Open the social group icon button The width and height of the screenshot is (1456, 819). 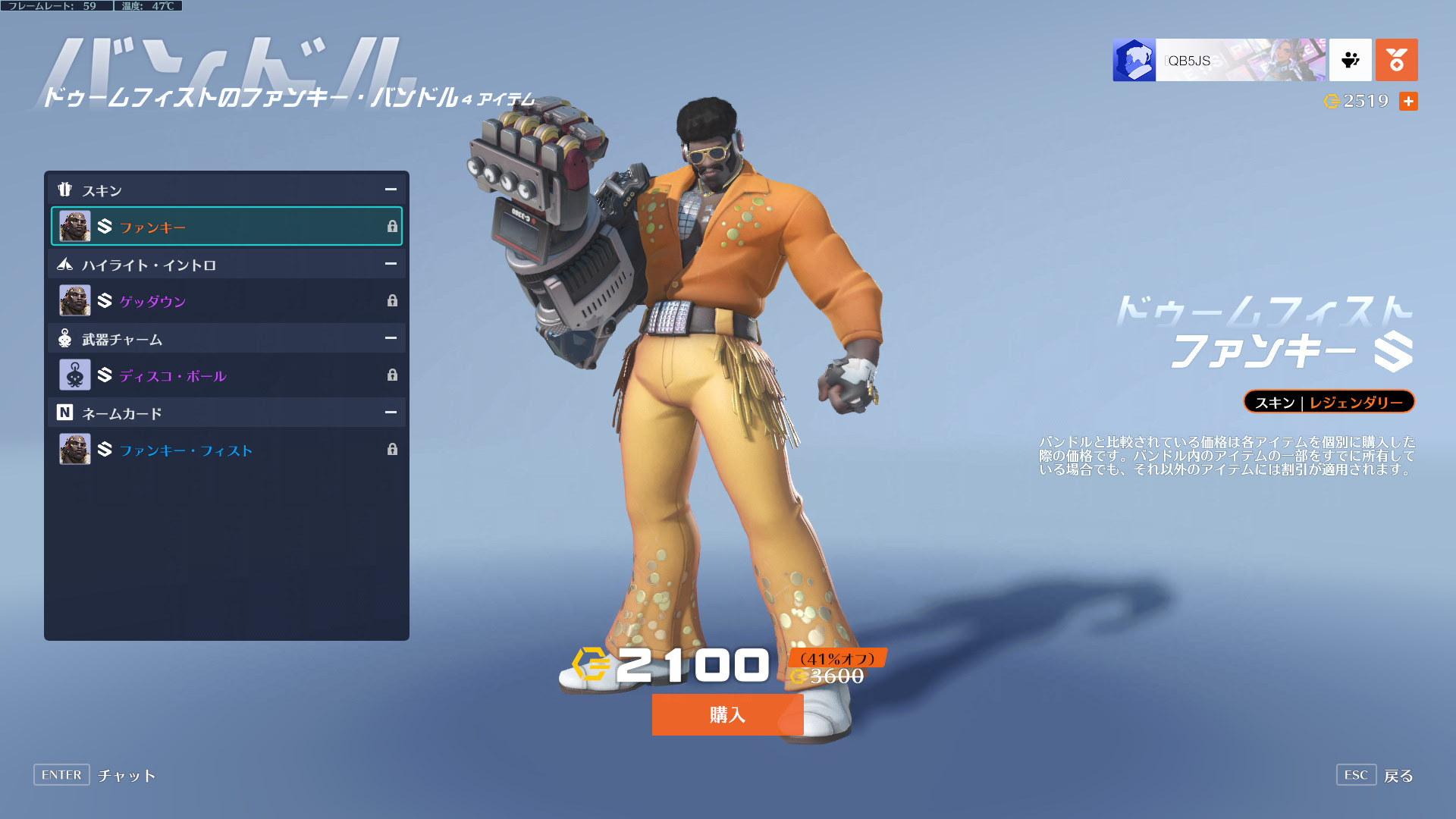point(1350,60)
